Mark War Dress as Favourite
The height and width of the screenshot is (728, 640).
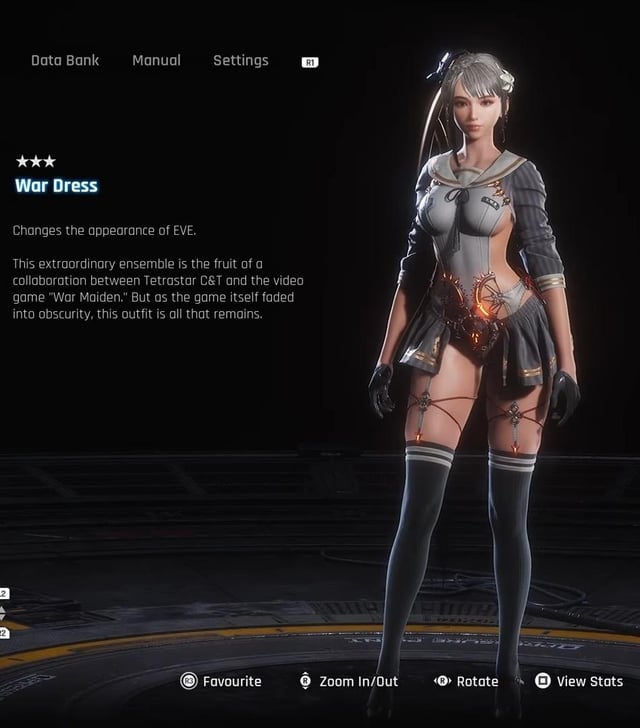click(221, 681)
